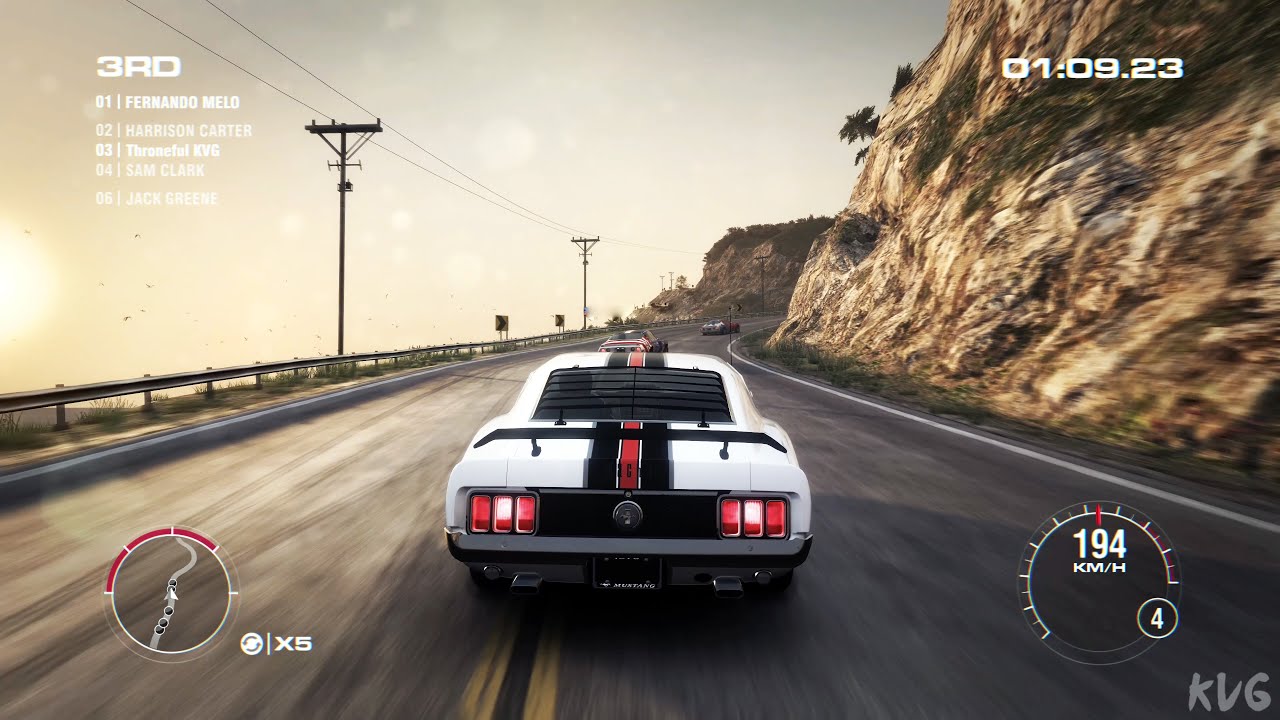Click the circular track minimap
The image size is (1280, 720).
171,594
